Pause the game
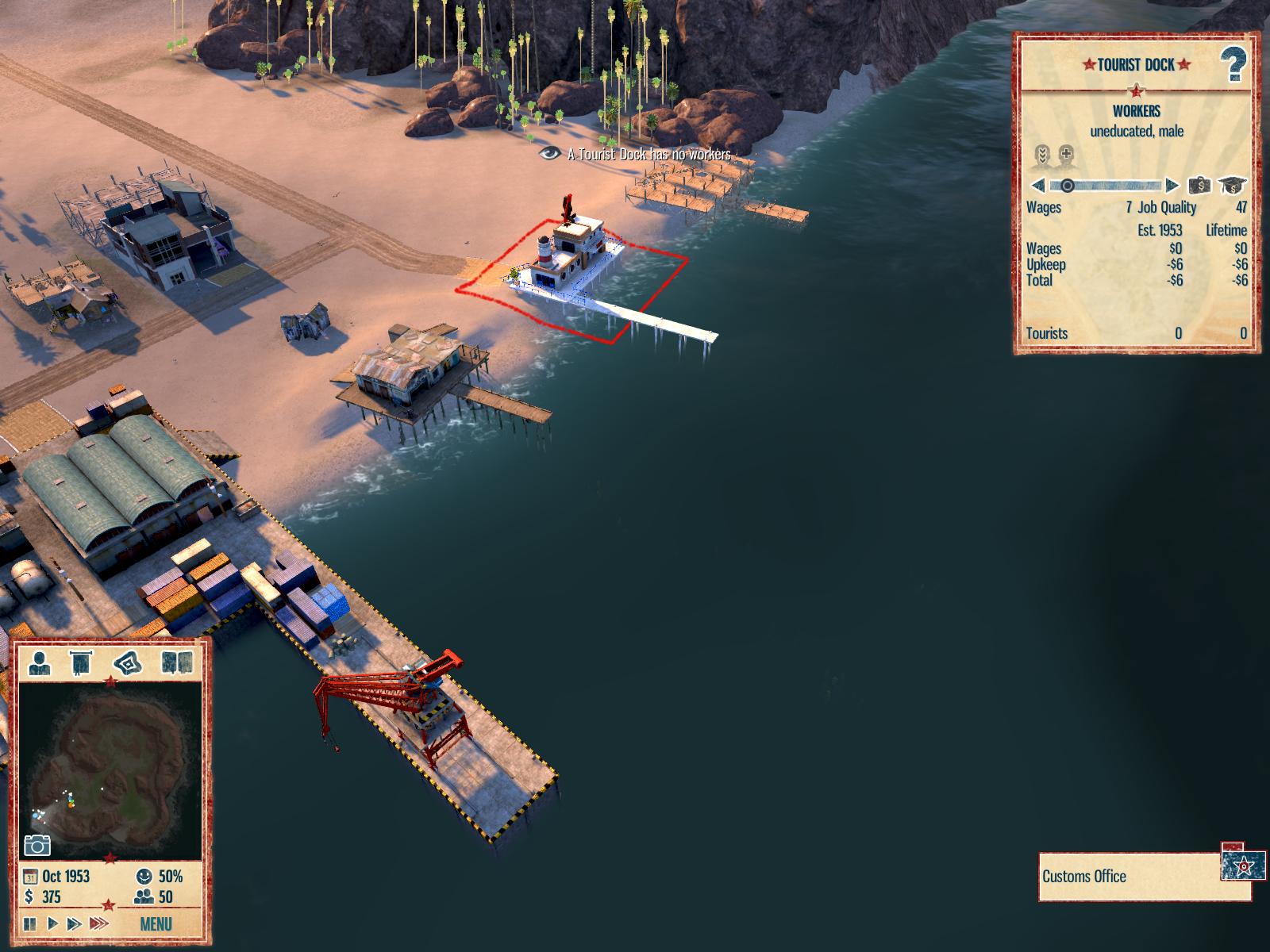This screenshot has height=952, width=1270. [x=30, y=923]
